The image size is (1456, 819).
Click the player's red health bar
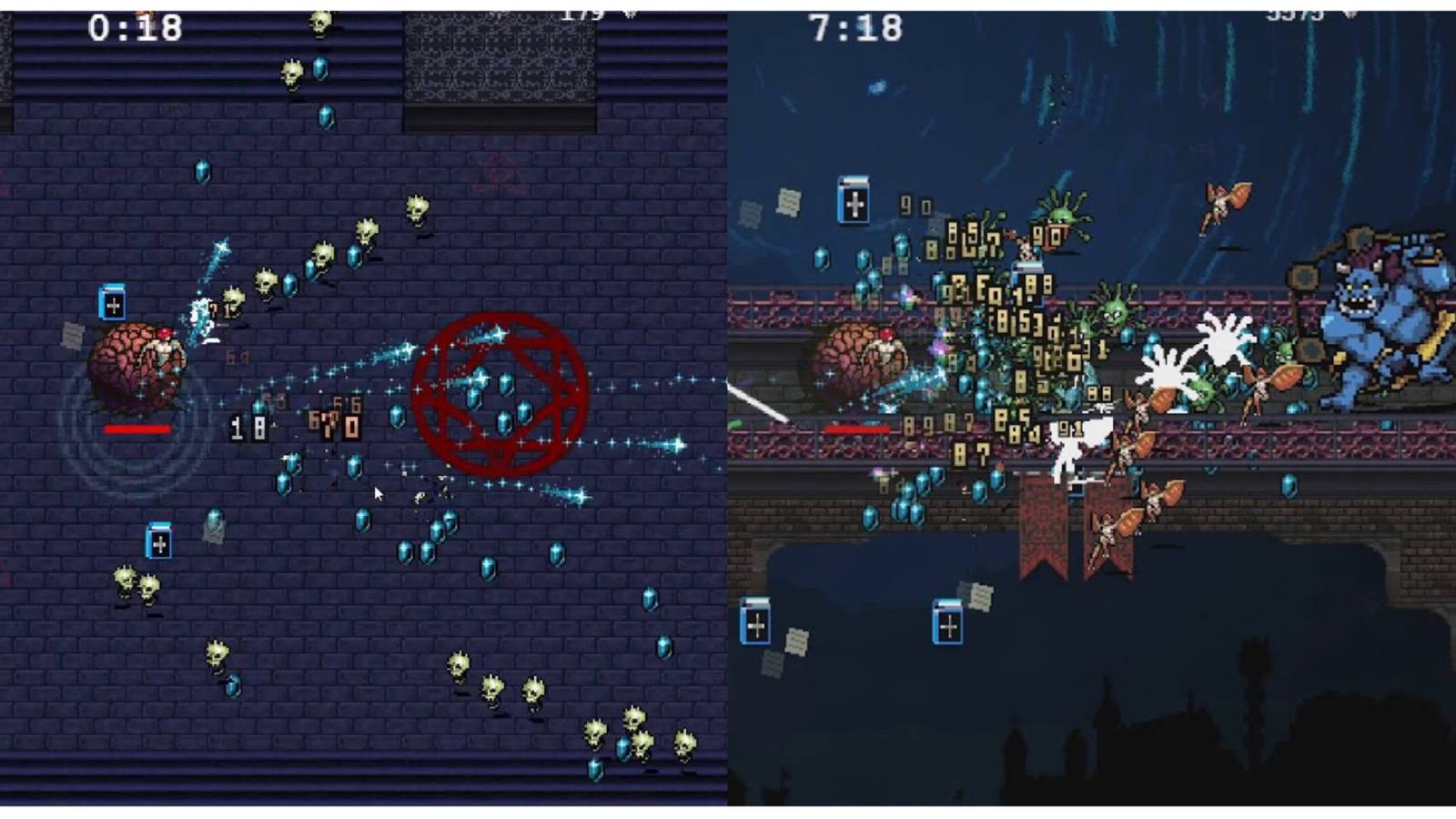click(136, 428)
